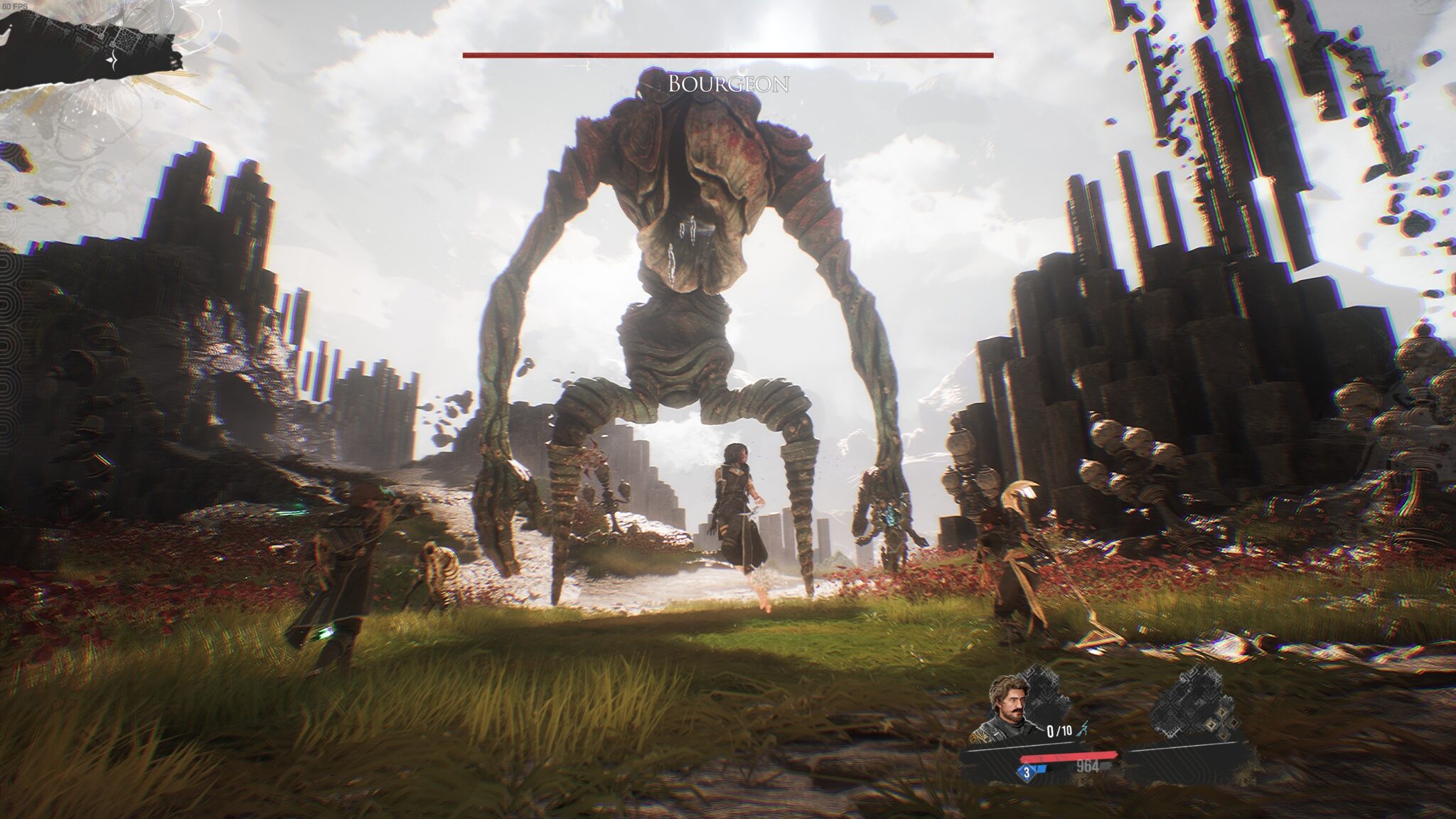Click the white marker dot on the minimap edge
1456x819 pixels.
[11, 26]
